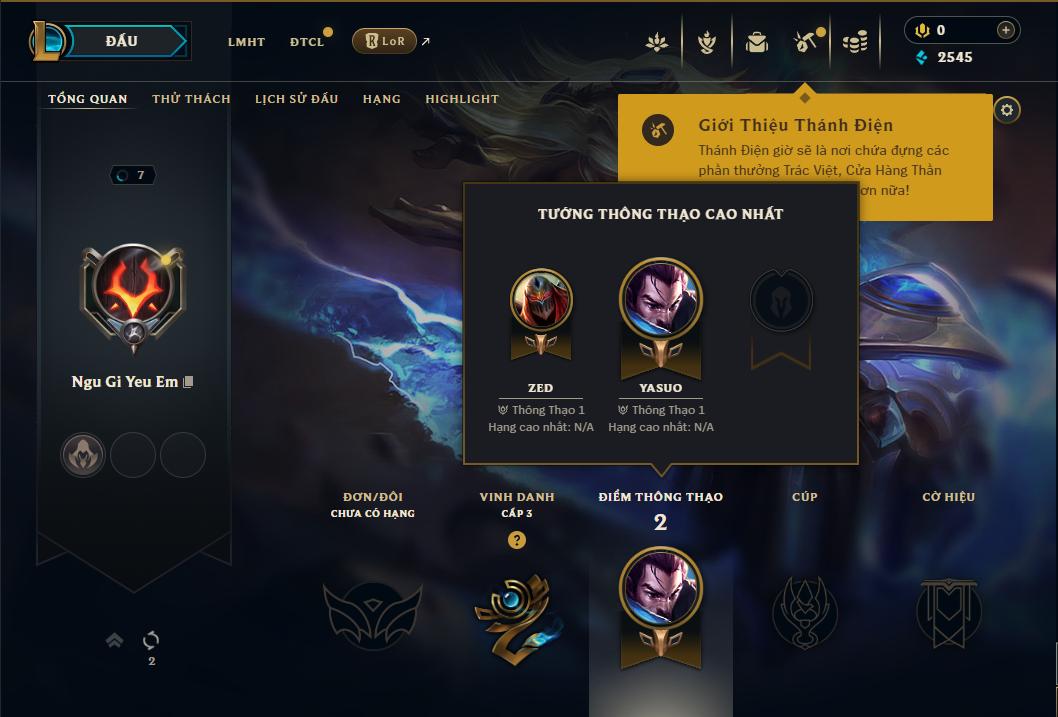This screenshot has height=717, width=1058.
Task: Open the backpack collection icon
Action: point(757,42)
